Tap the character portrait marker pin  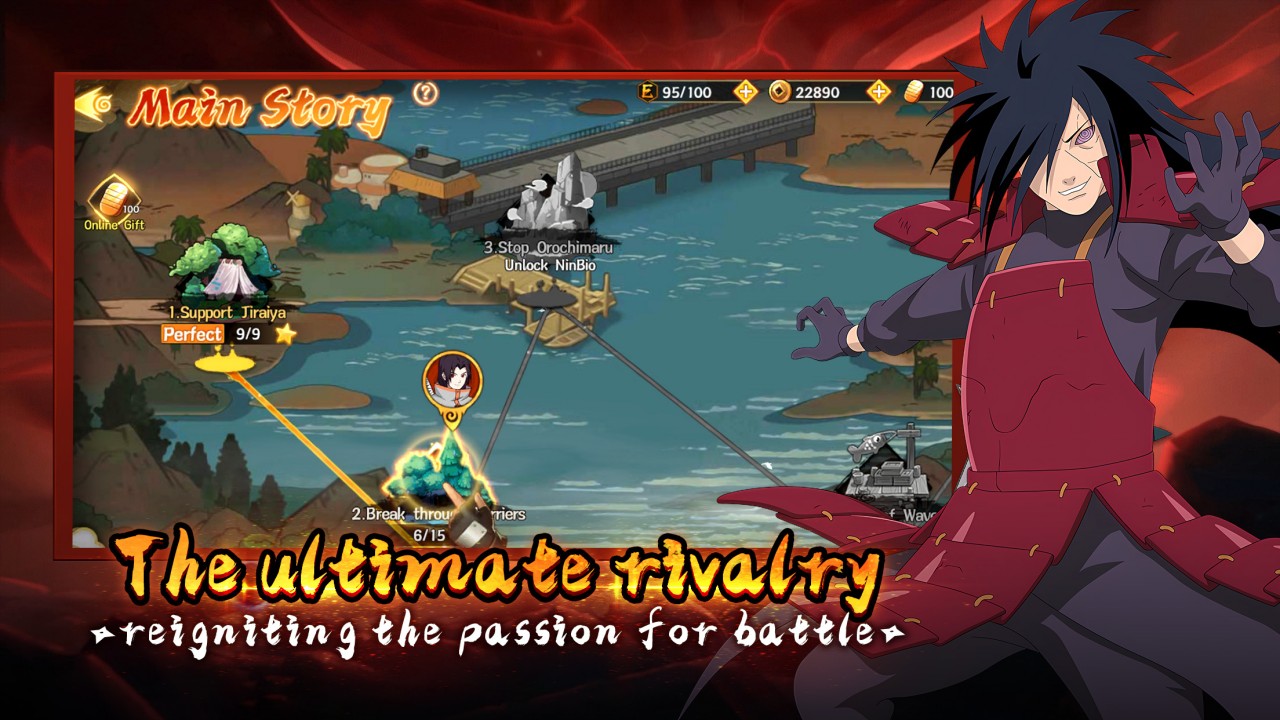(452, 379)
